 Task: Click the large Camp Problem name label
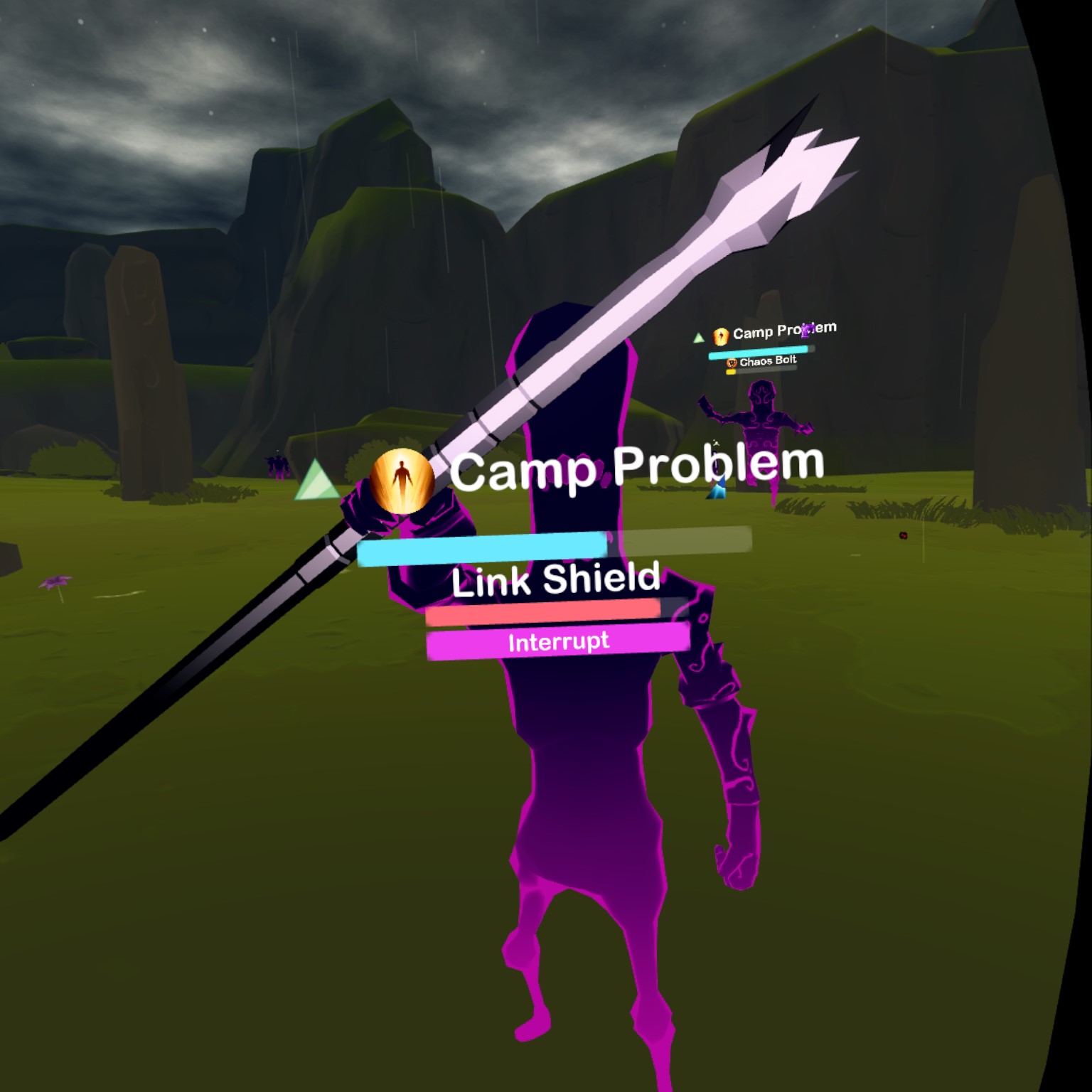coord(636,467)
